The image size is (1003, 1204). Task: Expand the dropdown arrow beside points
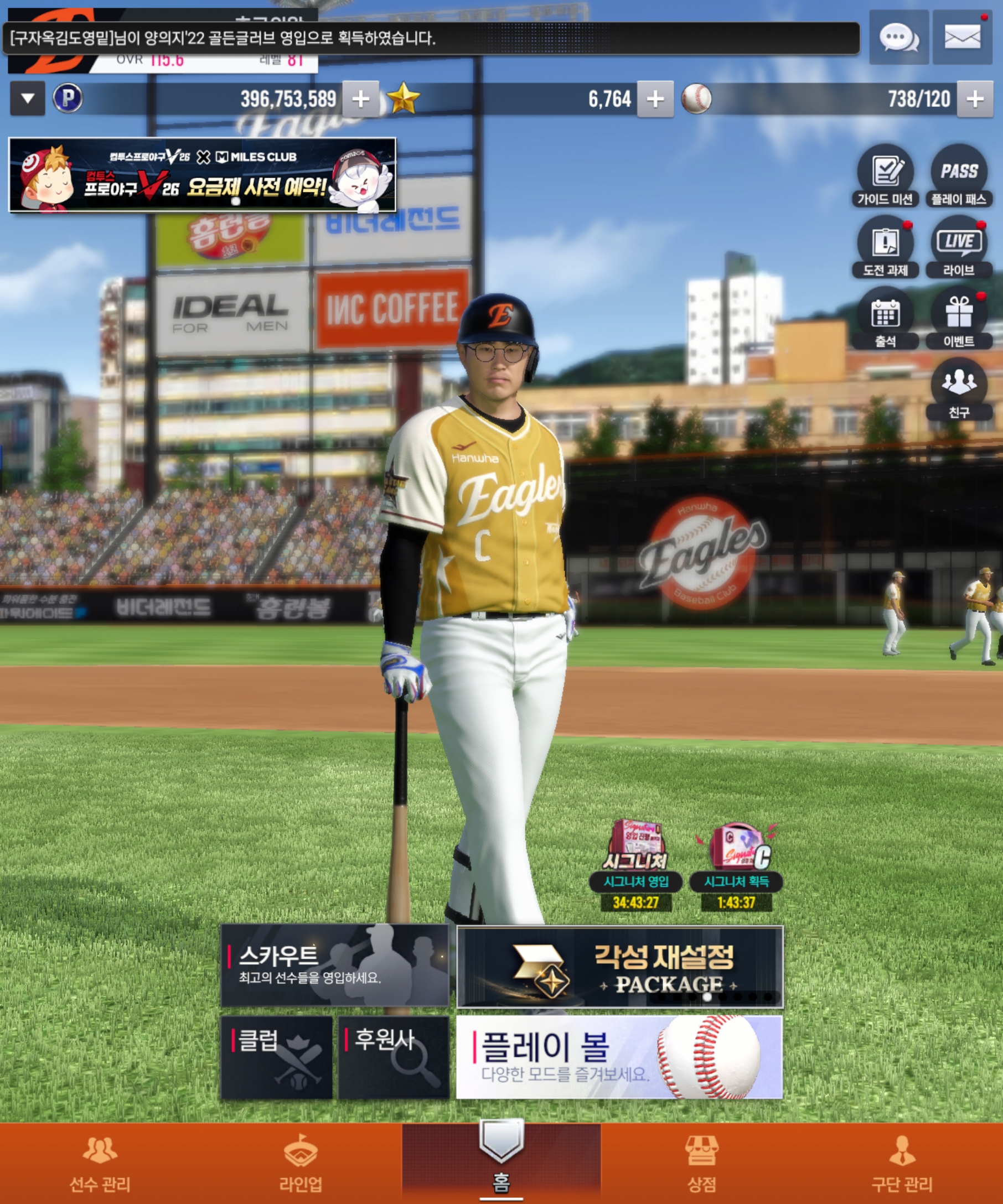tap(28, 98)
